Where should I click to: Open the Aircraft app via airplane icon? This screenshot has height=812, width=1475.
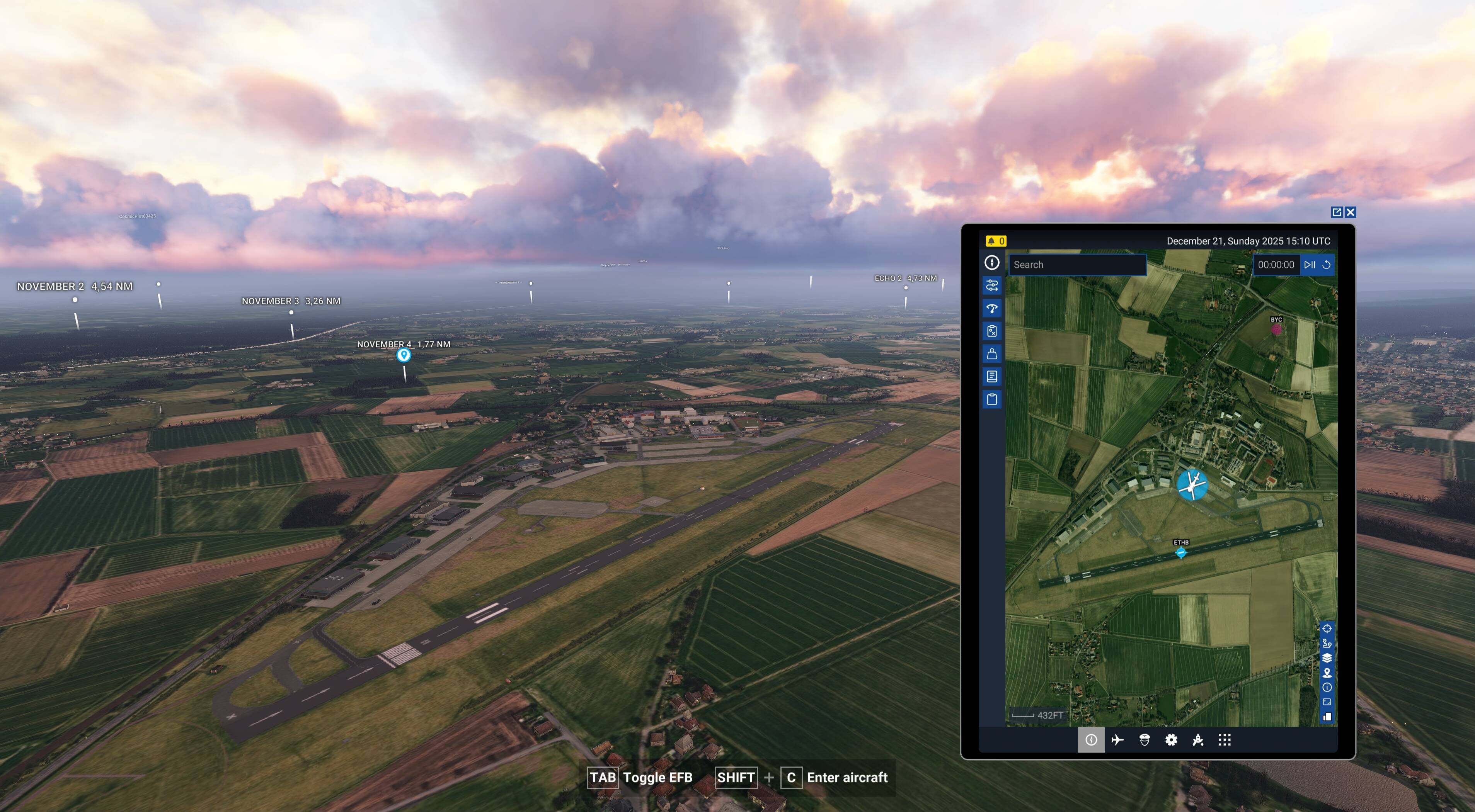pyautogui.click(x=1118, y=740)
